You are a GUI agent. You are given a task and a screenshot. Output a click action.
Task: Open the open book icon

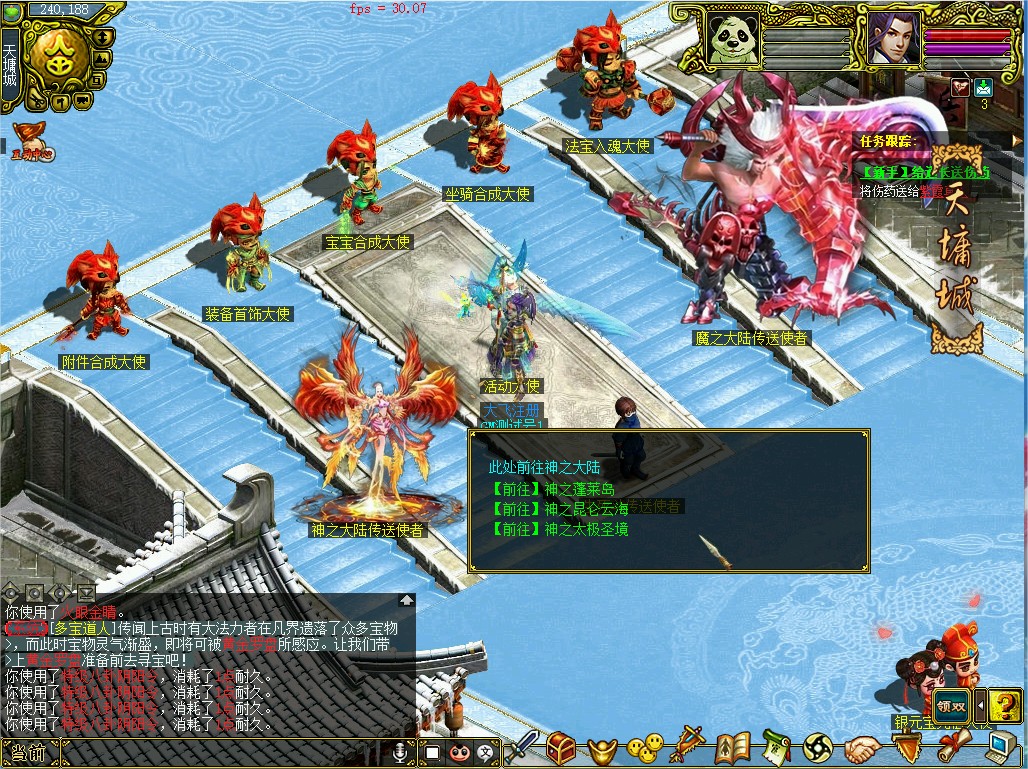(732, 748)
